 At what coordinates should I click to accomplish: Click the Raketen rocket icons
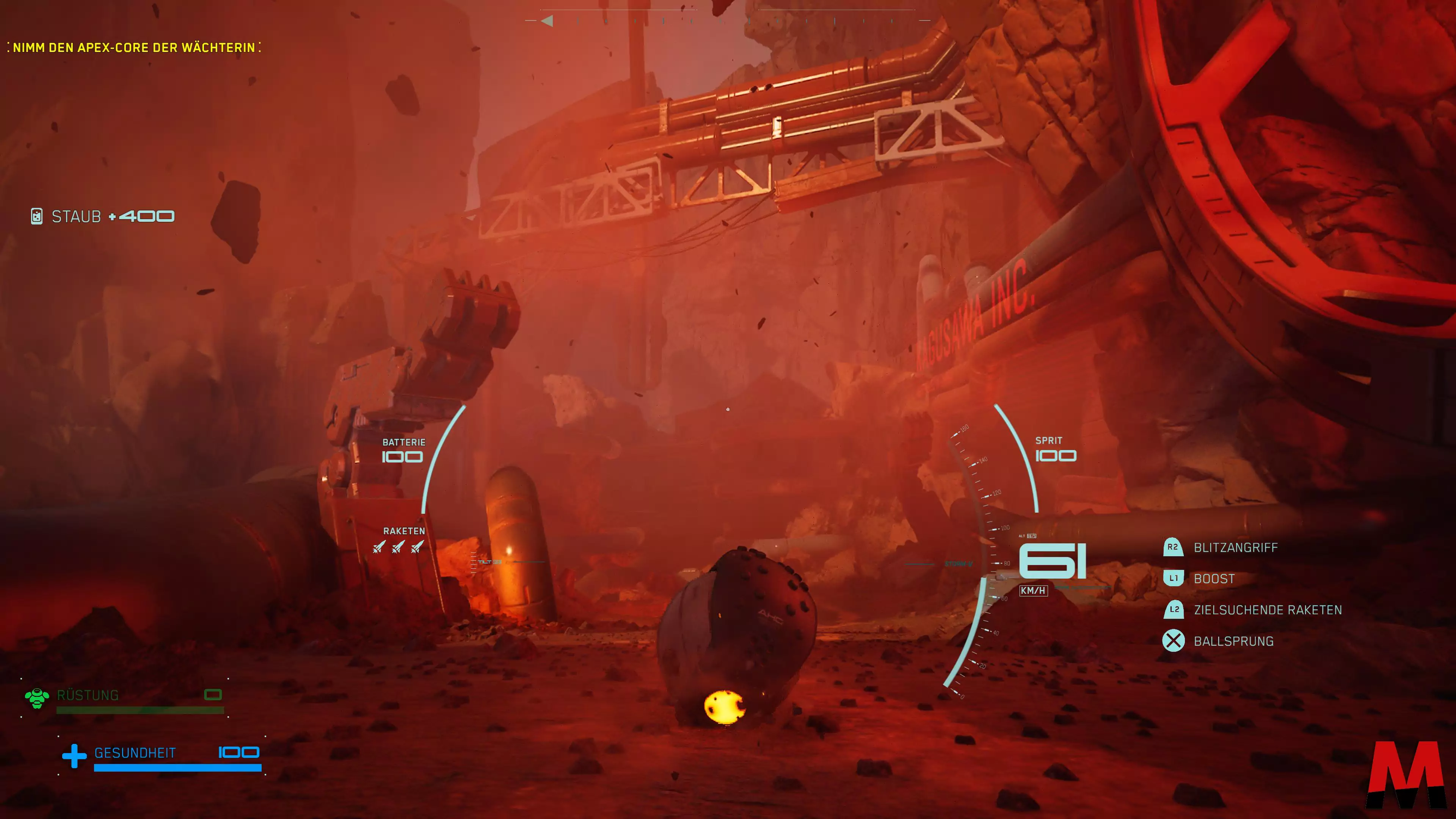tap(399, 547)
